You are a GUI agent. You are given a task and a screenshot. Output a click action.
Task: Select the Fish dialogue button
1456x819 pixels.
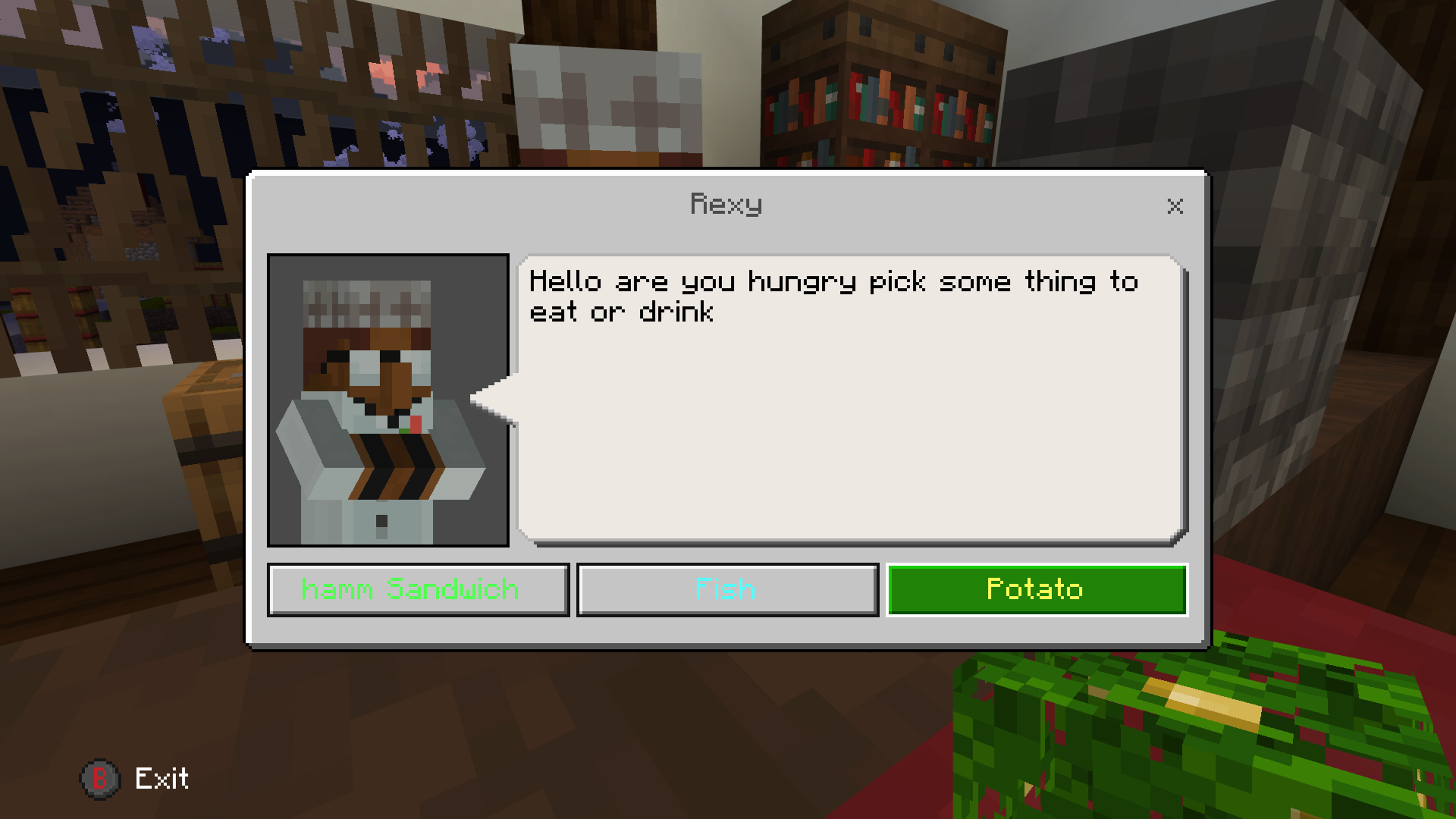[x=727, y=590]
